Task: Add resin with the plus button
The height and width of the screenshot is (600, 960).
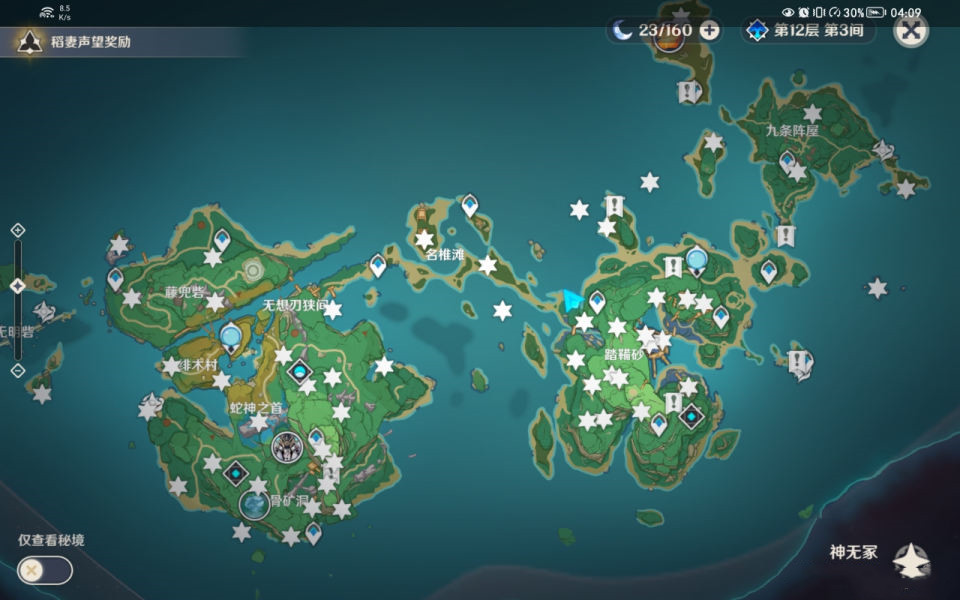Action: (x=709, y=30)
